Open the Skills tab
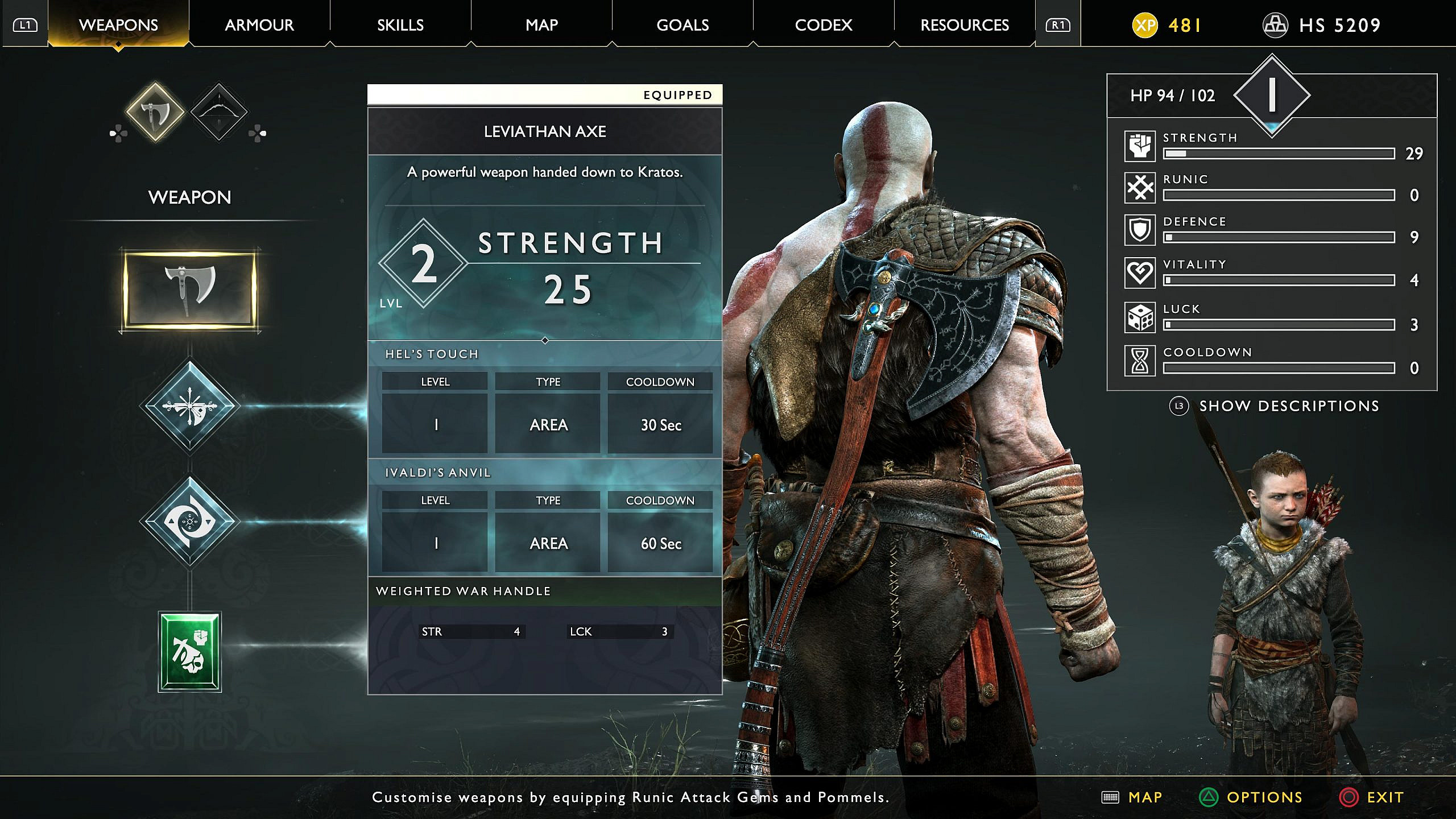 (x=400, y=25)
